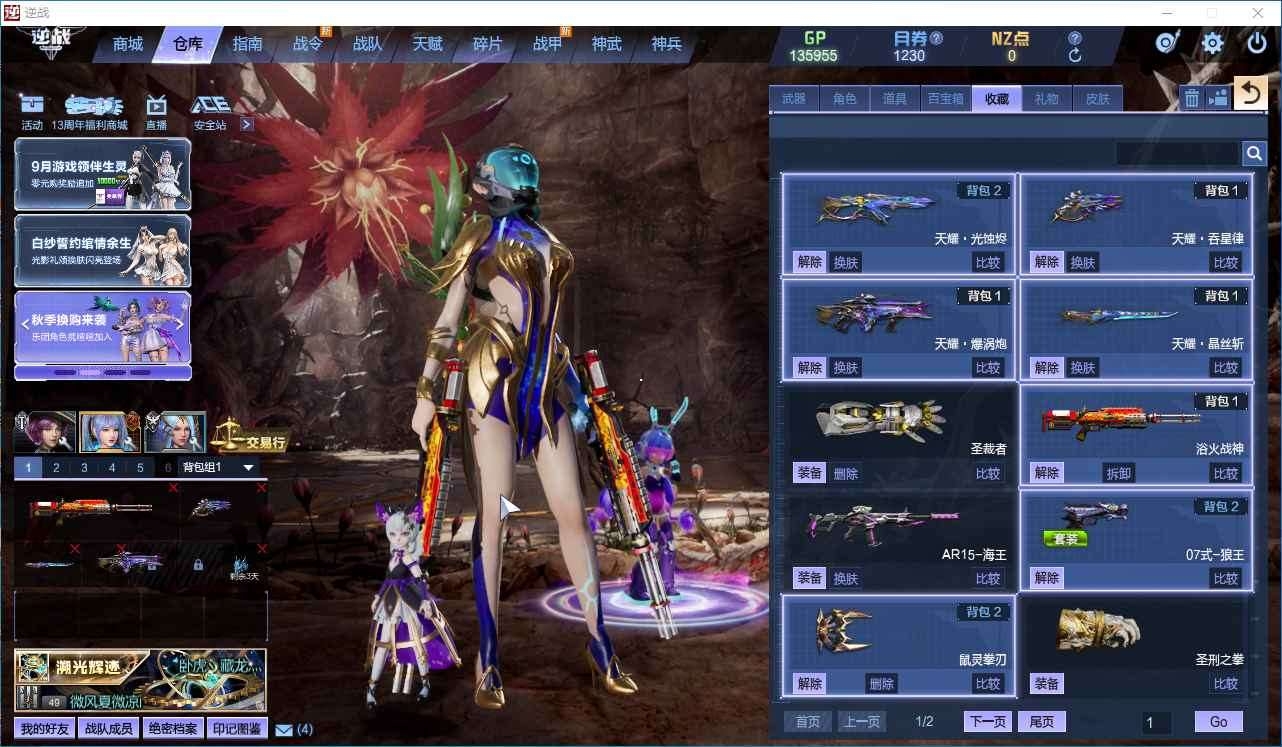Viewport: 1282px width, 747px height.
Task: Switch to the 天赋 talent menu
Action: pyautogui.click(x=427, y=44)
